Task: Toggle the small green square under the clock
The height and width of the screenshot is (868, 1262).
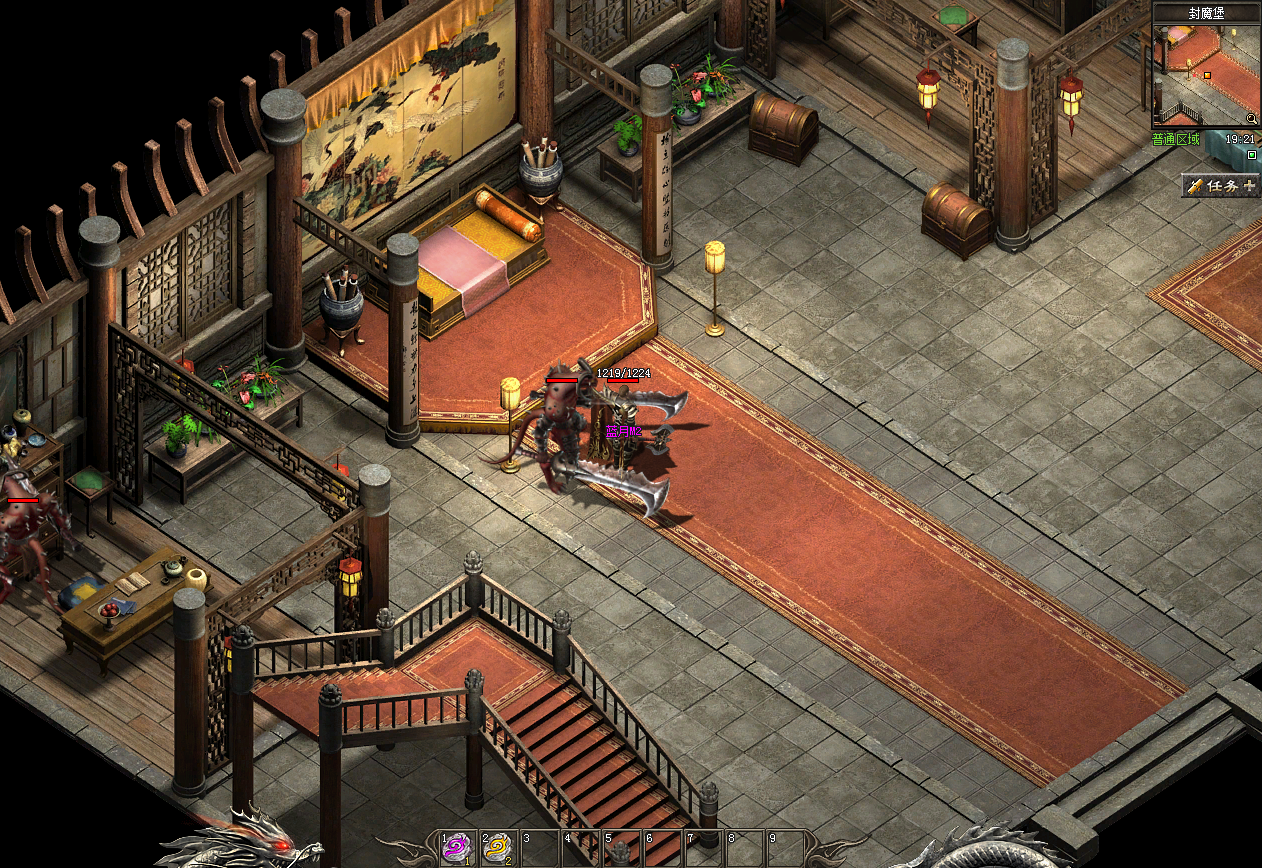Action: (1252, 155)
